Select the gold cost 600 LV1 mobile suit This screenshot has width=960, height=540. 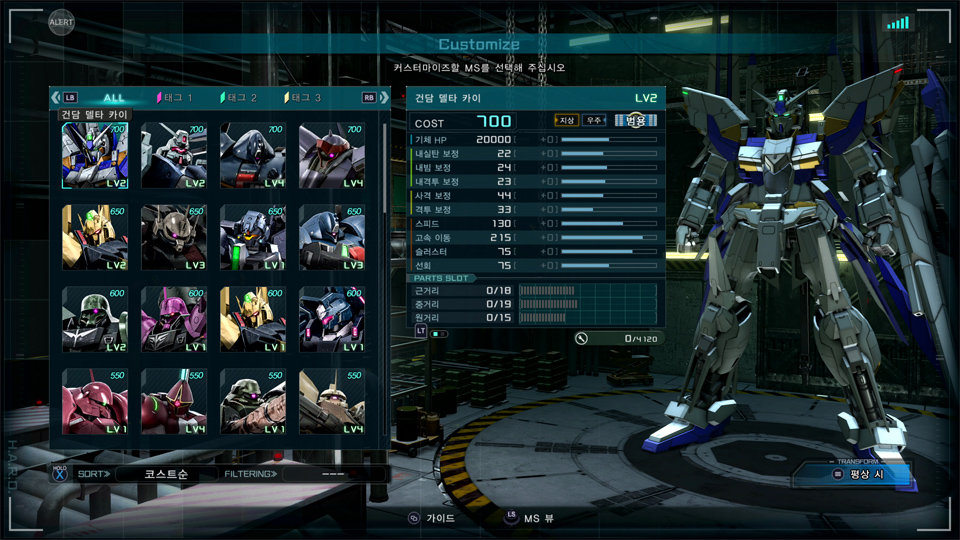[253, 320]
